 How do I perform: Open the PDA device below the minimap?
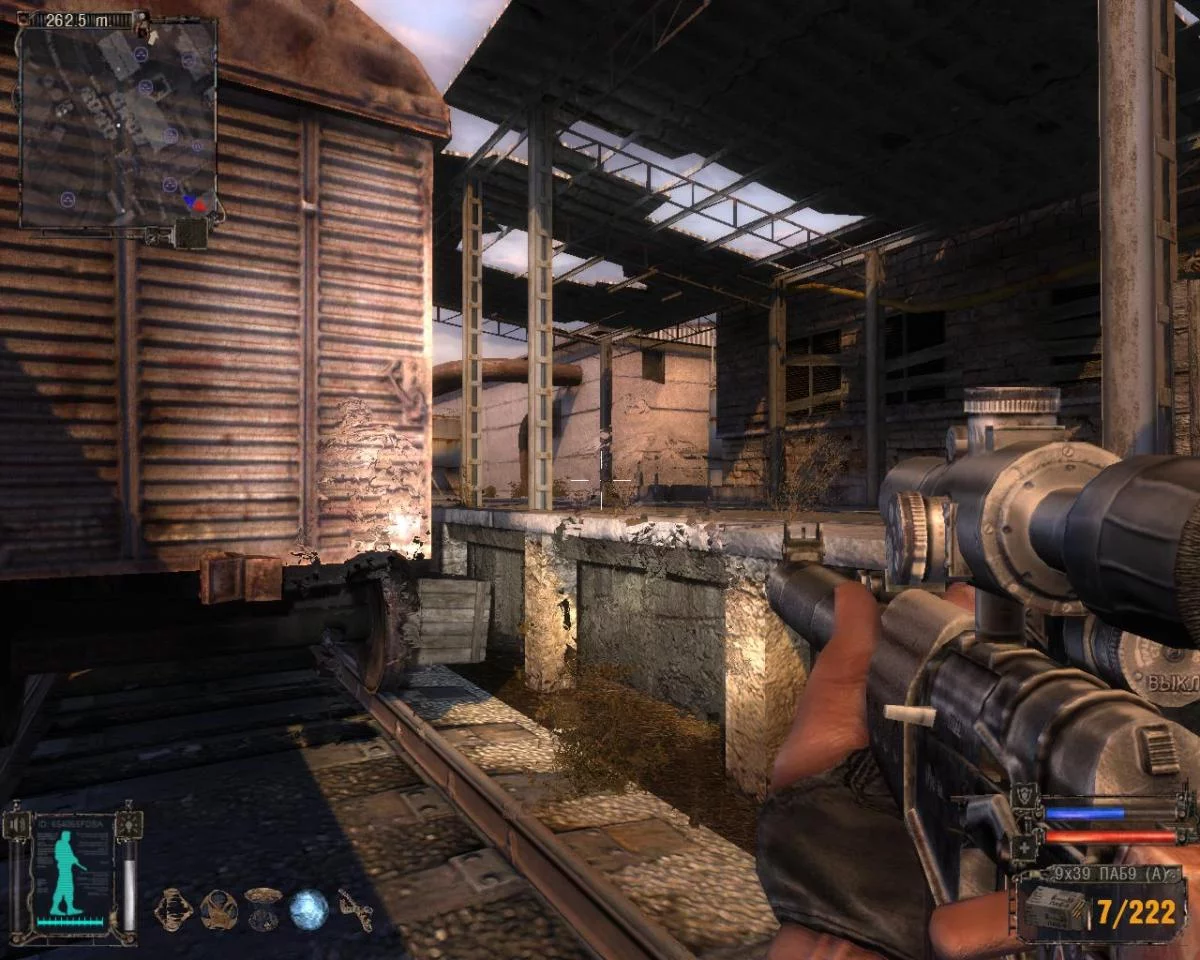(x=188, y=234)
